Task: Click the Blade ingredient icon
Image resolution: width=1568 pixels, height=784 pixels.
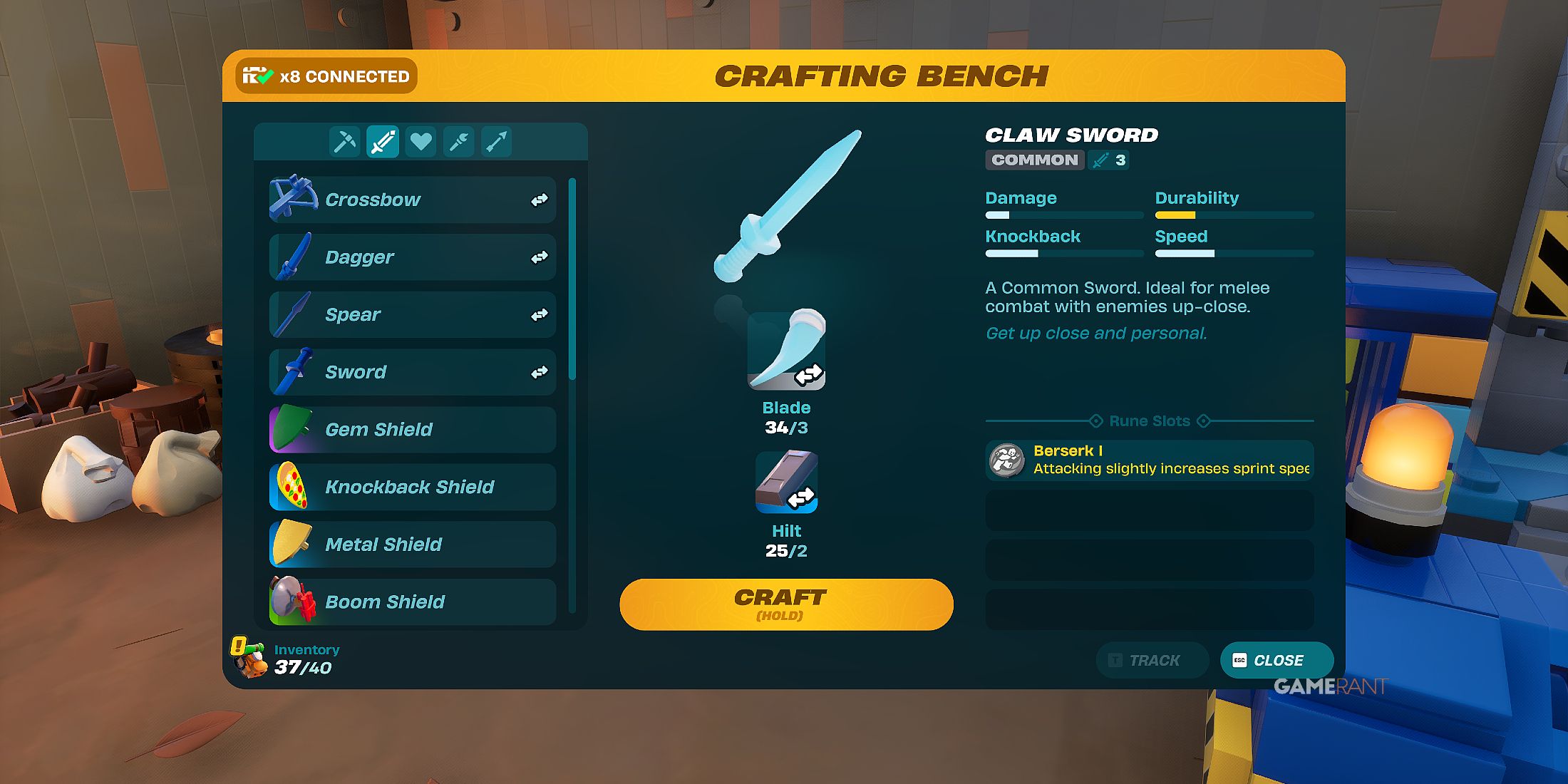Action: [786, 349]
